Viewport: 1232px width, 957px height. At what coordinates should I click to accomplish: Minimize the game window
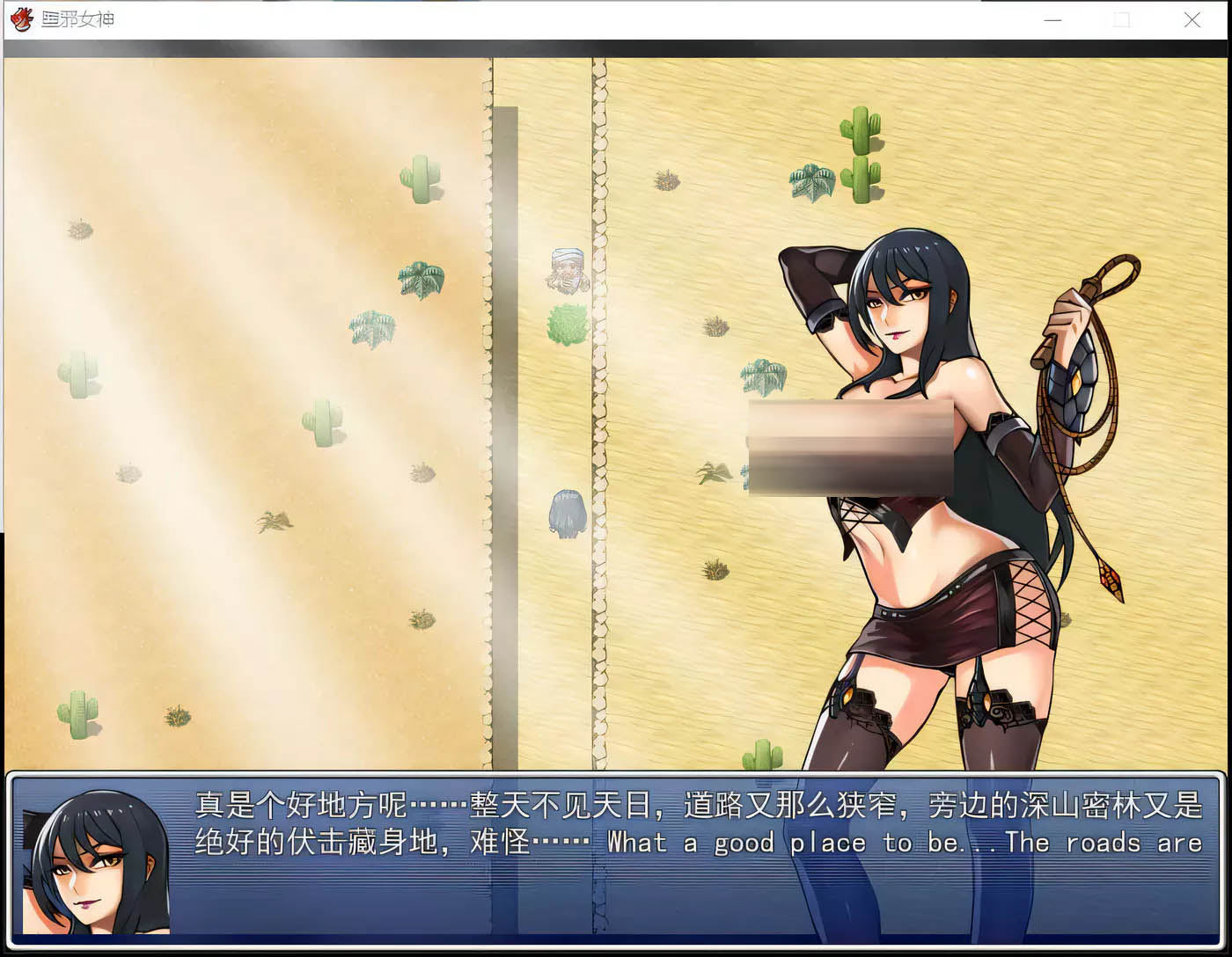(1052, 19)
